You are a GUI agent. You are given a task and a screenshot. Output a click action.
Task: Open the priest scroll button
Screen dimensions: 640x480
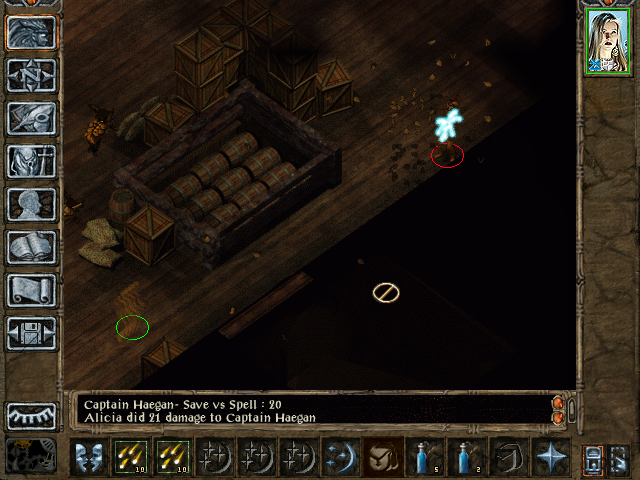pyautogui.click(x=32, y=290)
